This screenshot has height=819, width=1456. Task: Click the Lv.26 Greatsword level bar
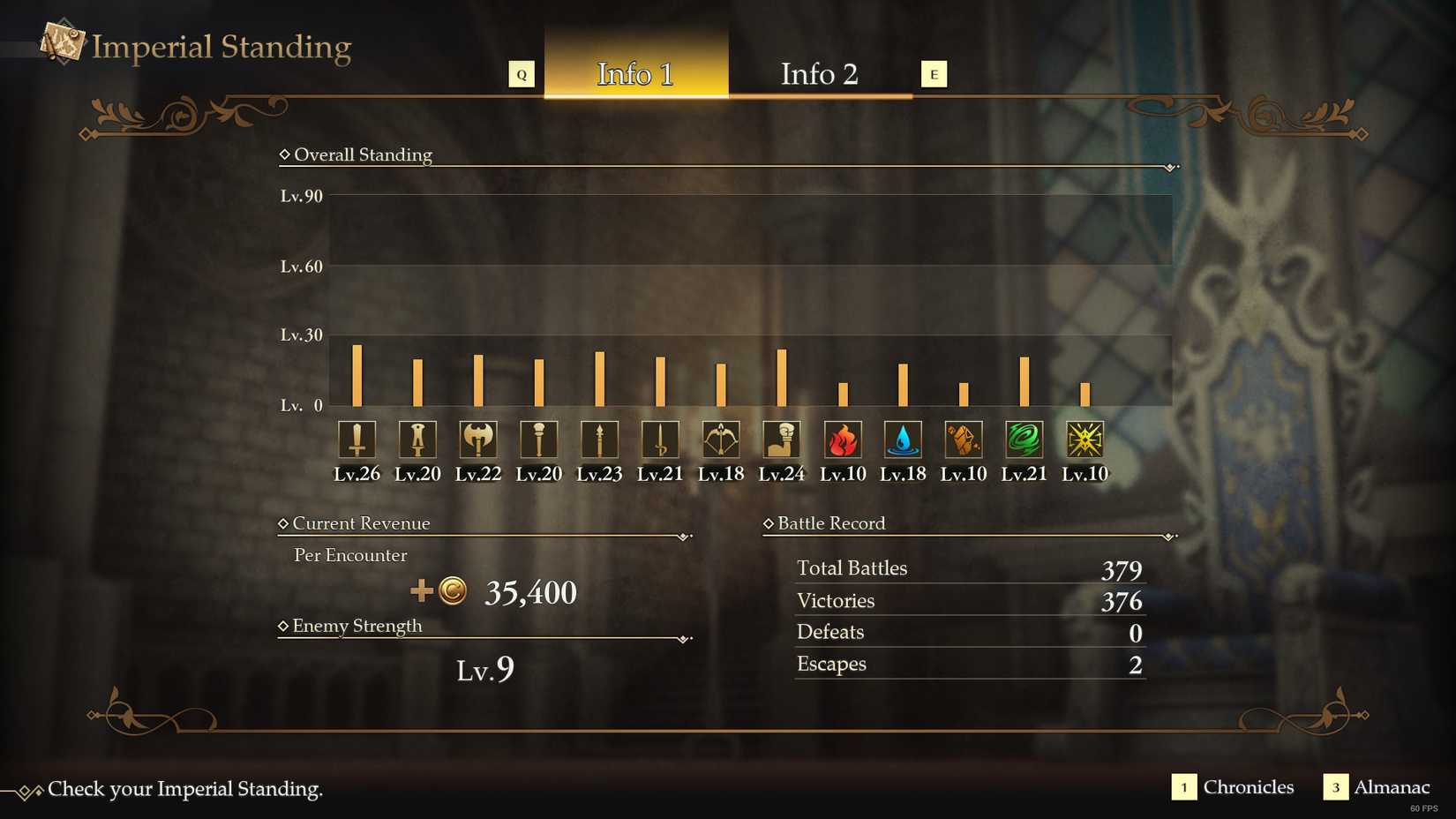pos(356,375)
